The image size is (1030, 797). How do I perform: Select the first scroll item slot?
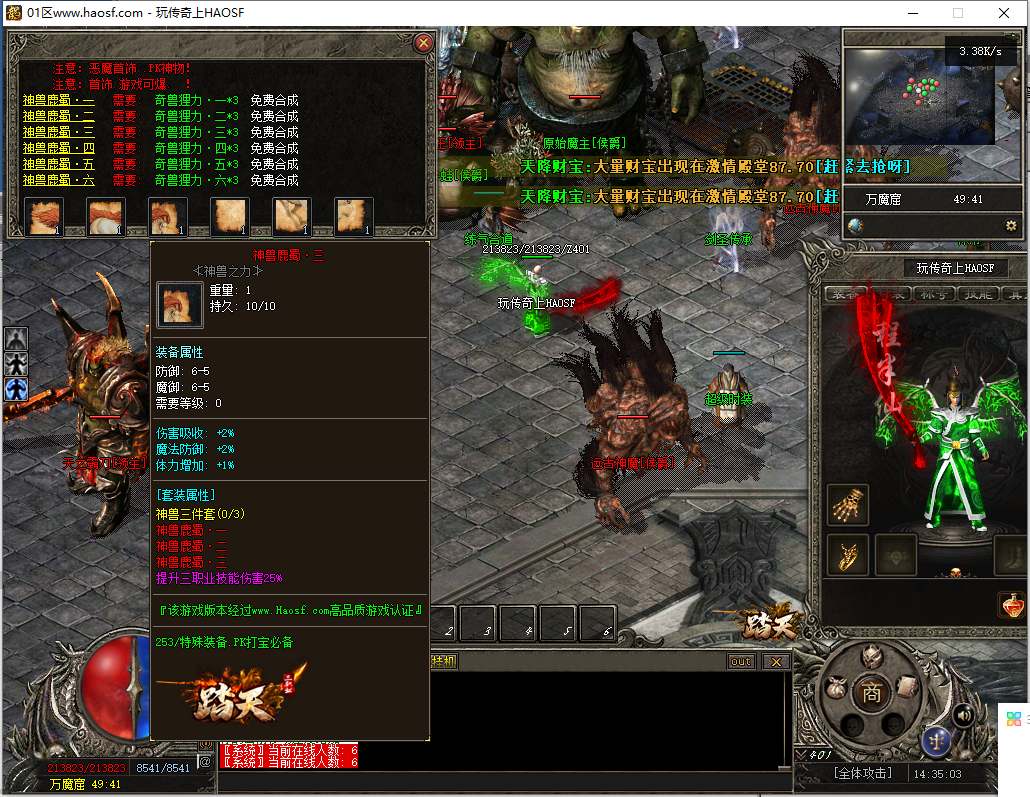click(x=44, y=216)
